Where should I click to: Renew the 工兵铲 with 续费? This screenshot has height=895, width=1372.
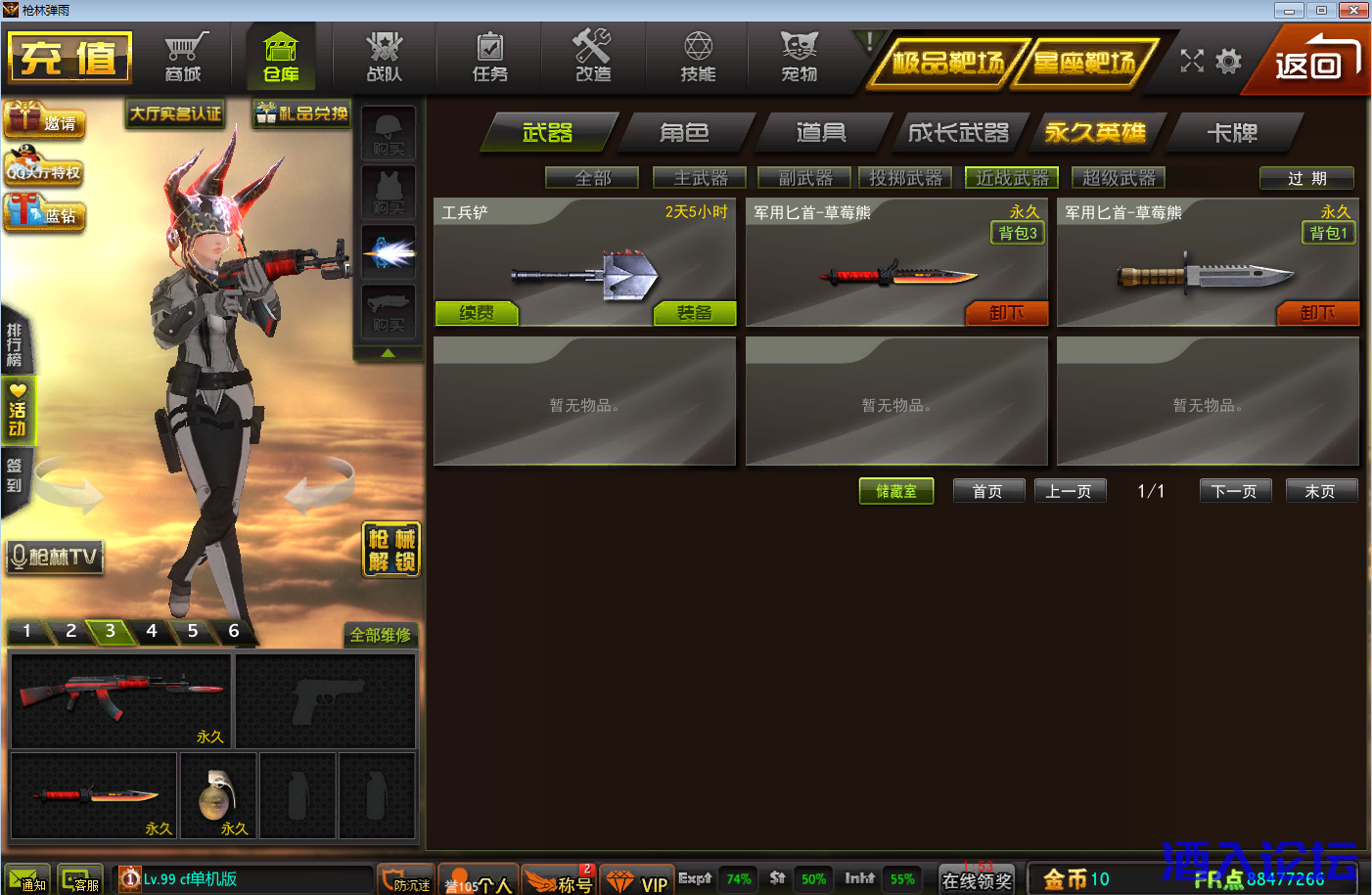(477, 313)
